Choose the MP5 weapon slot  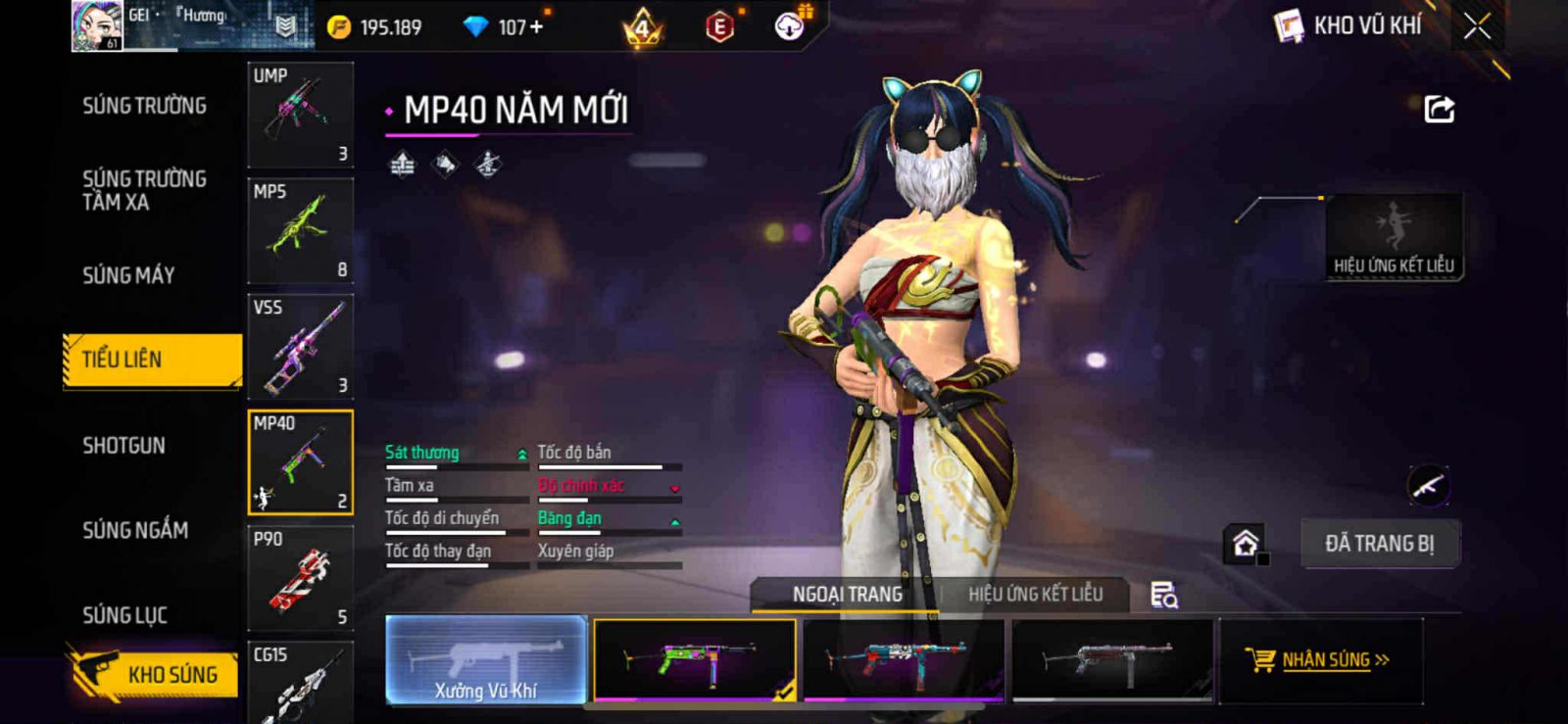300,230
